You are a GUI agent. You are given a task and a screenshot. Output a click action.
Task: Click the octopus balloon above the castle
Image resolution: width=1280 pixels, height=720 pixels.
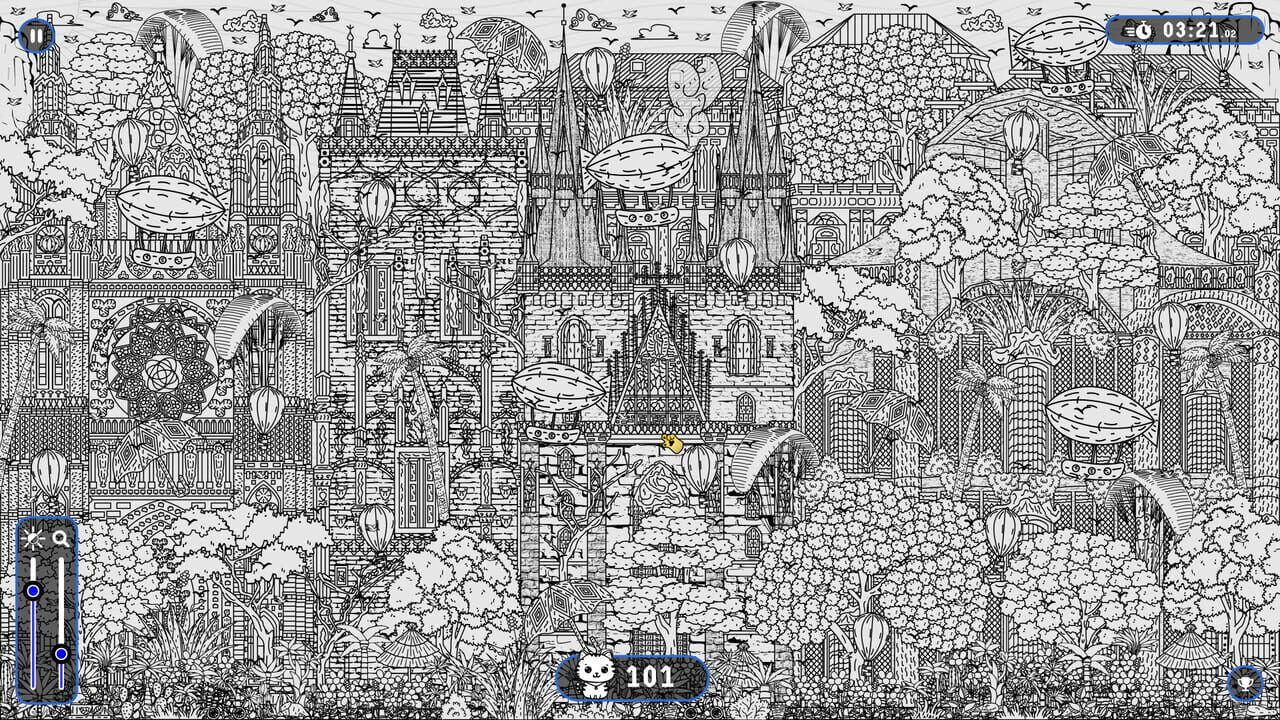coord(690,90)
